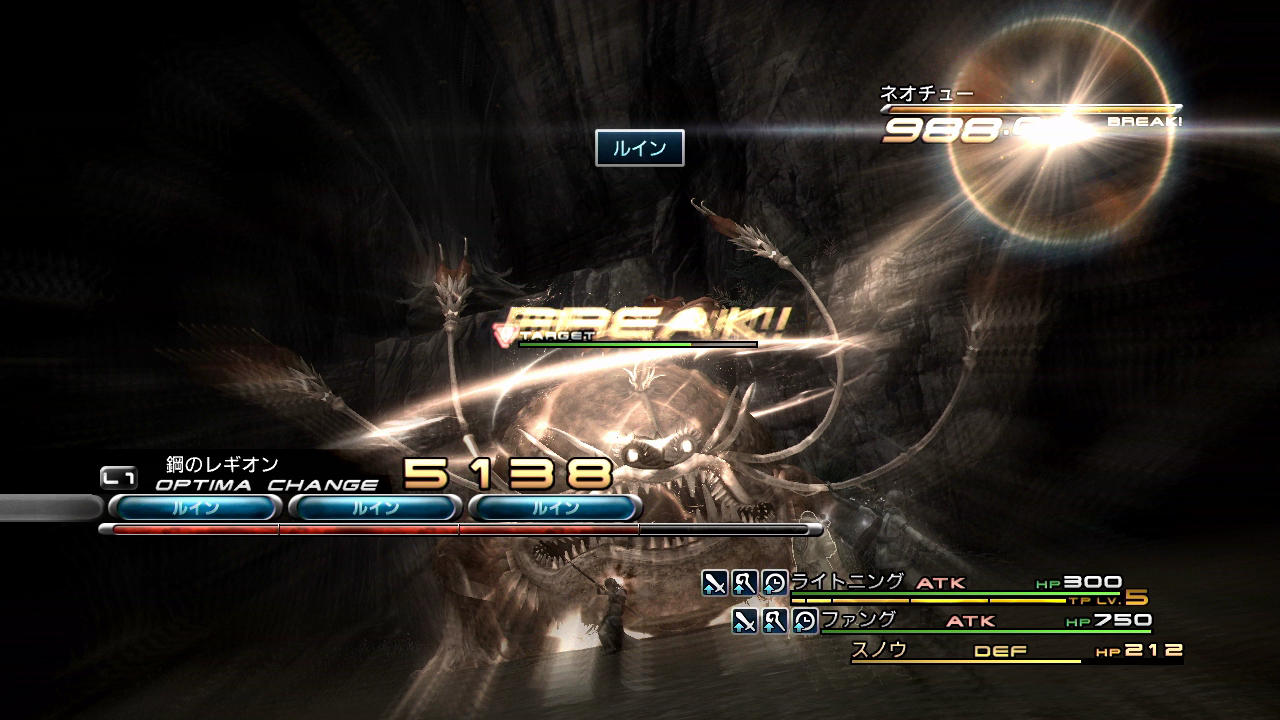Select ライトニング in the party list

tap(847, 582)
